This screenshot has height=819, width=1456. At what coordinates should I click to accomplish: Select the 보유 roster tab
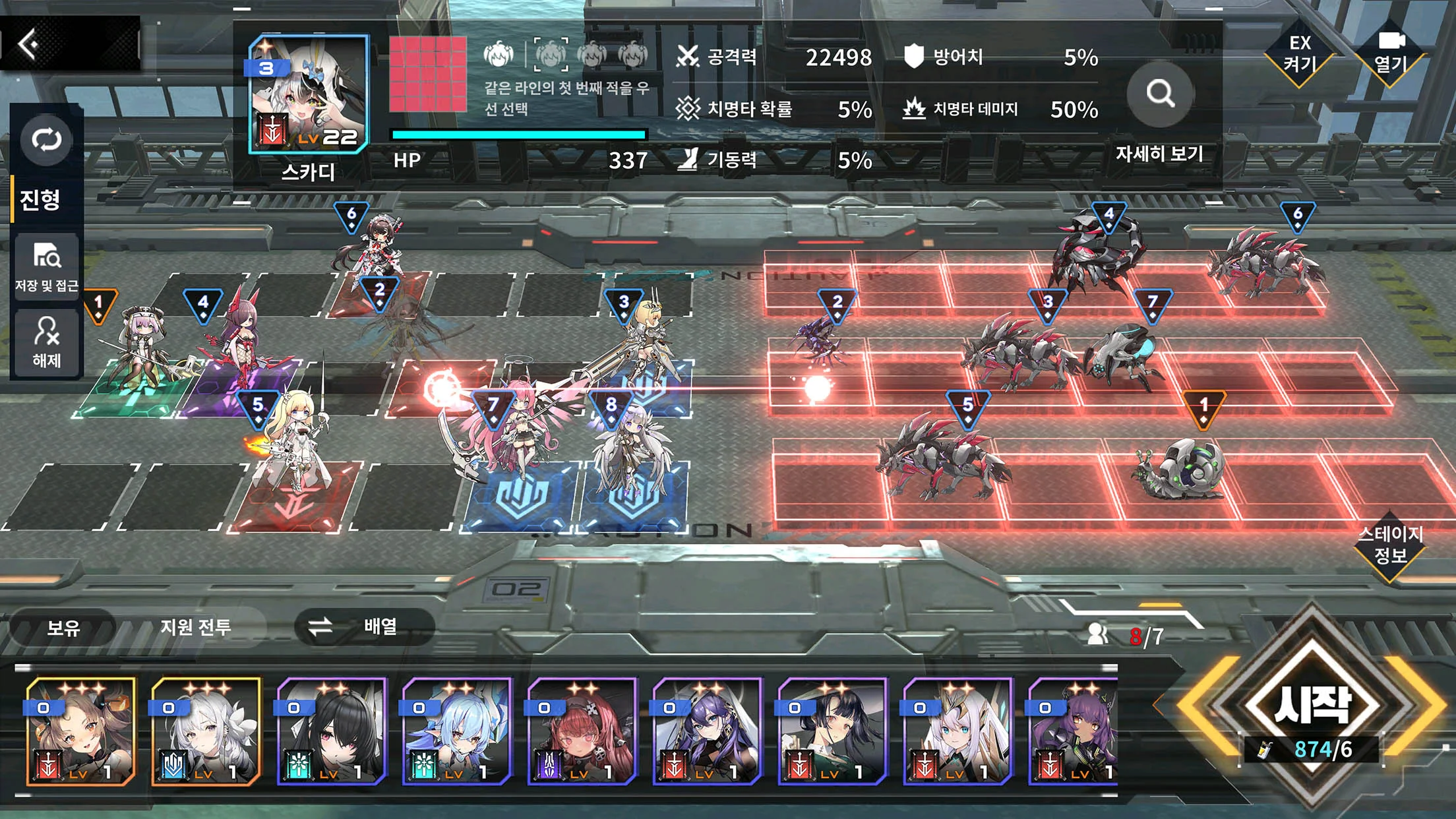(63, 628)
